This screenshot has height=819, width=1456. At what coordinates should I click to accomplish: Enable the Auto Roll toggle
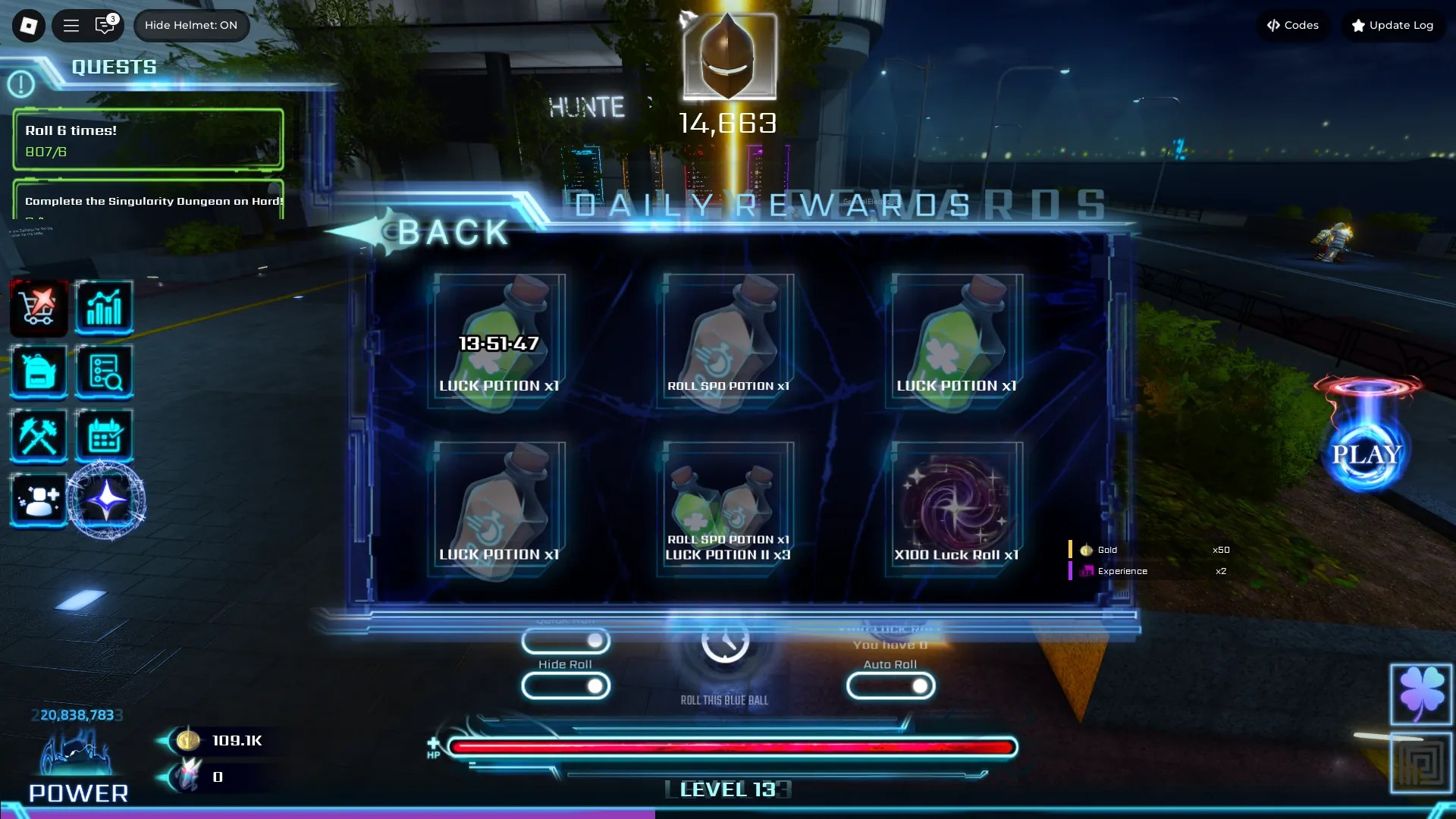pos(890,686)
